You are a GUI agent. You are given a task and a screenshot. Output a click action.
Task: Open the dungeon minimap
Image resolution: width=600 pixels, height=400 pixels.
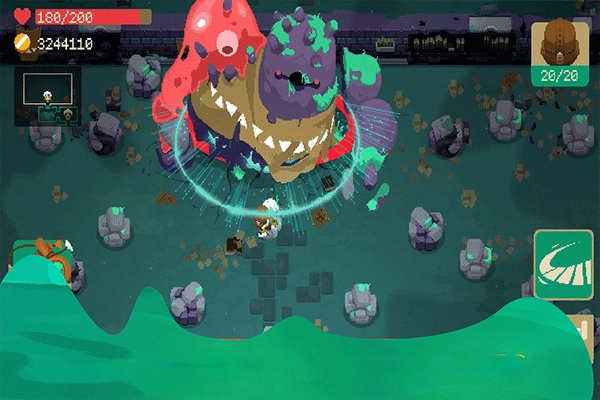[46, 96]
